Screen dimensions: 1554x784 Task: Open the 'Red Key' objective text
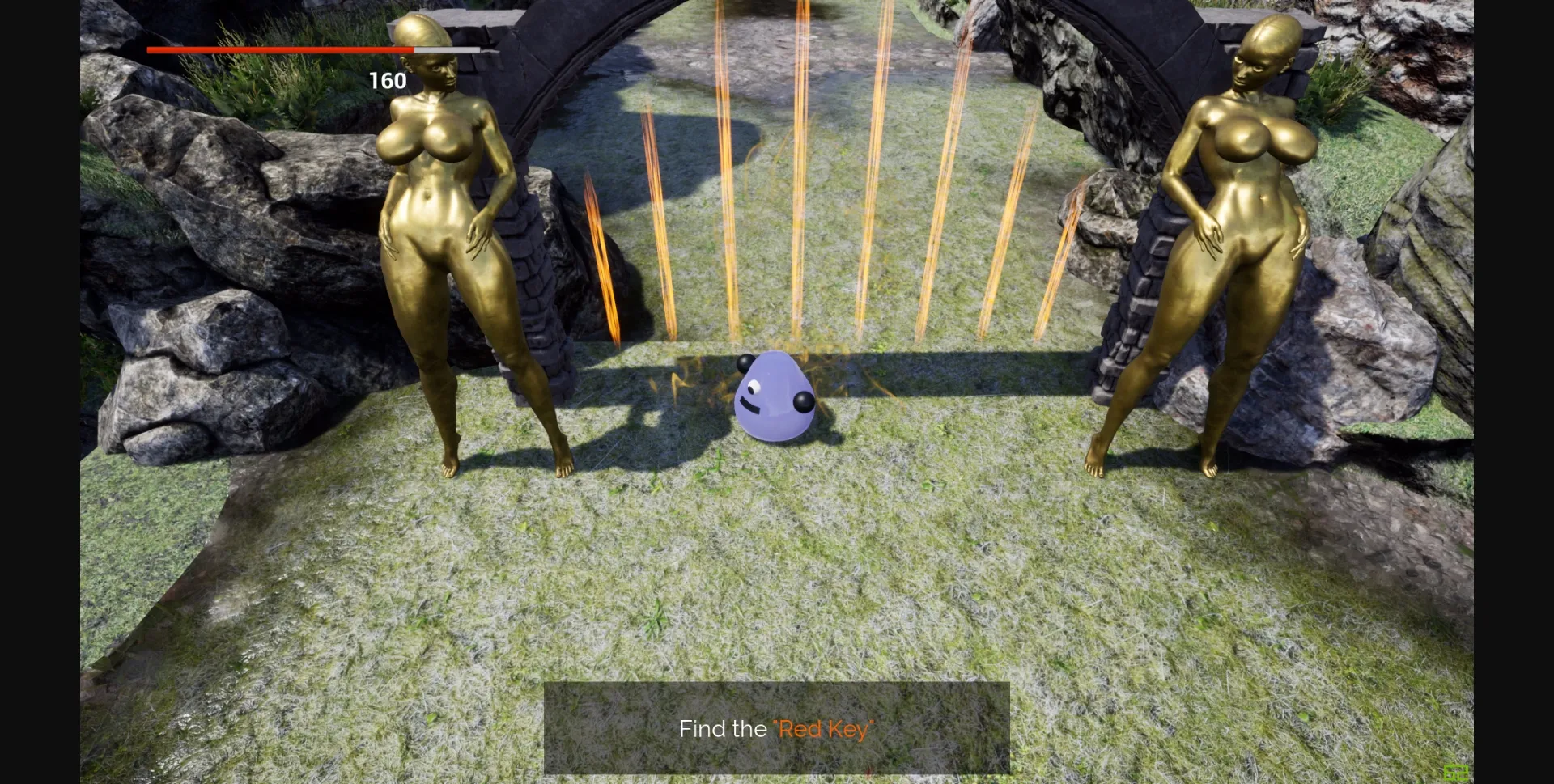click(823, 728)
